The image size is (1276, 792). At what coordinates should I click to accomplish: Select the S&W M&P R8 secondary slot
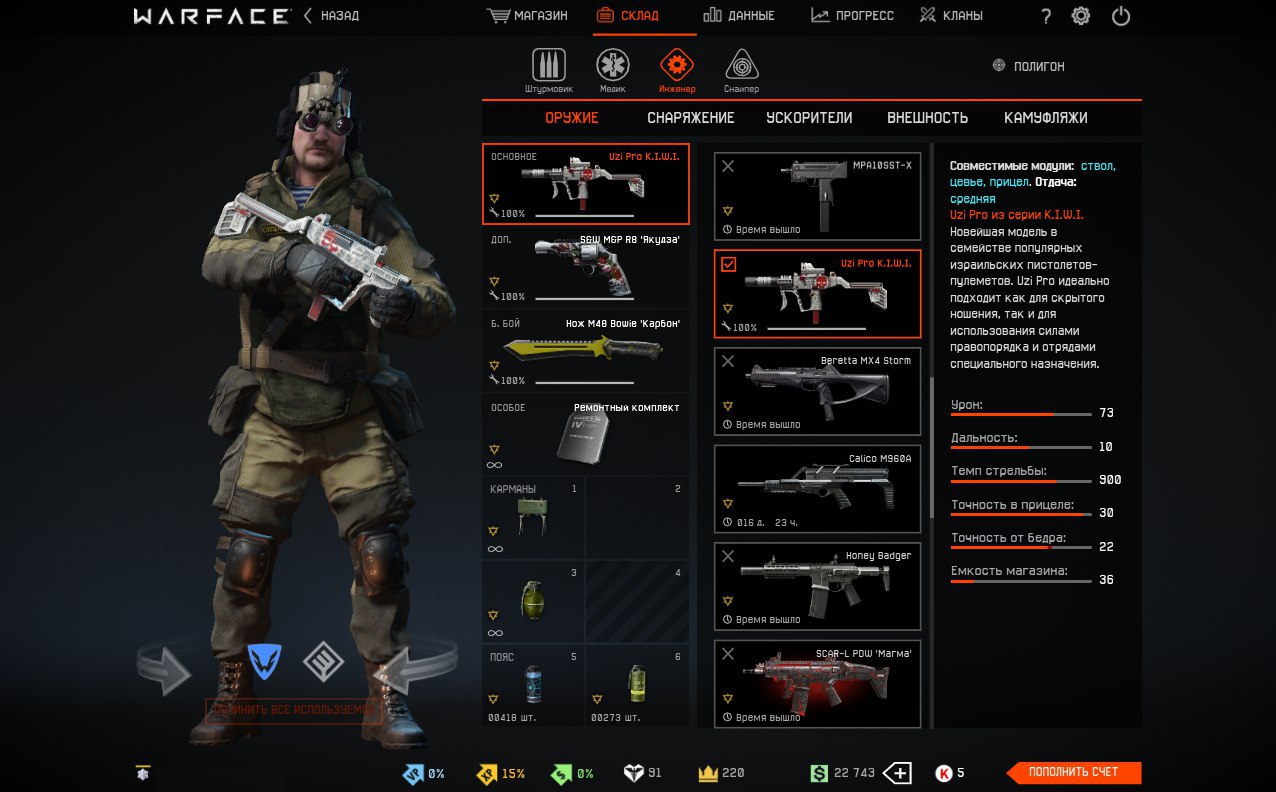[586, 267]
